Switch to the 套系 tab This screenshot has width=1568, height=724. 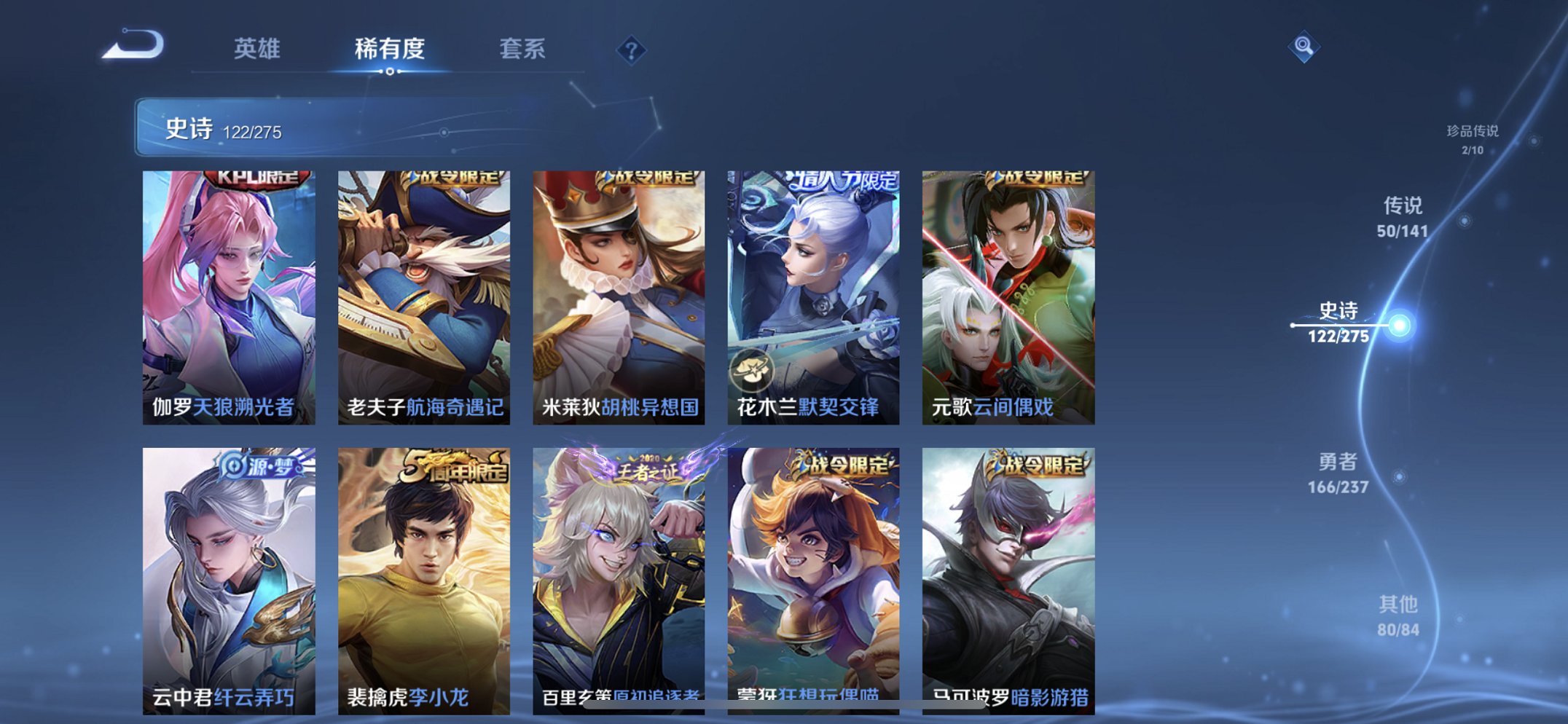point(523,50)
